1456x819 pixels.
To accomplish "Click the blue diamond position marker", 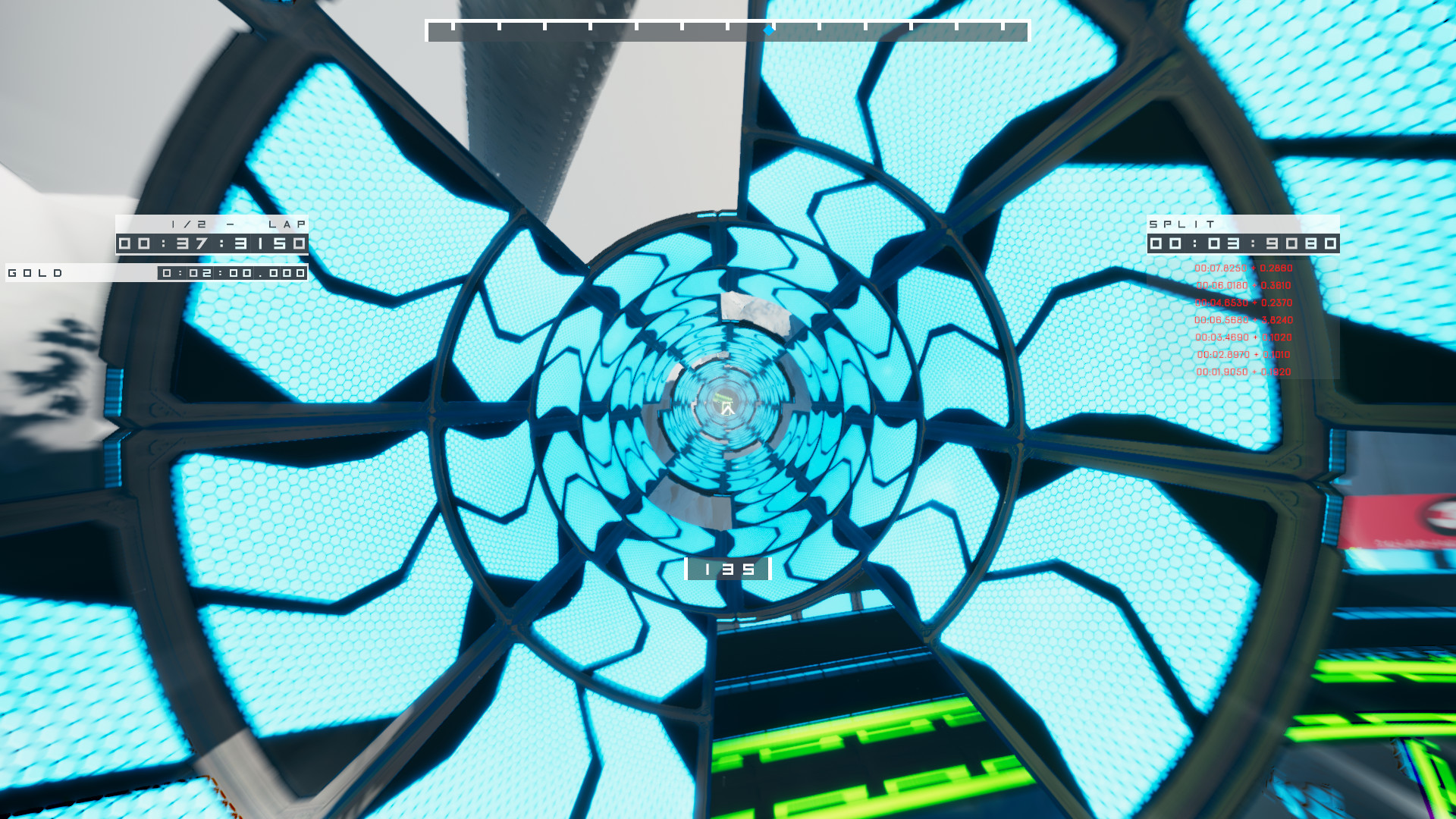I will (x=767, y=31).
